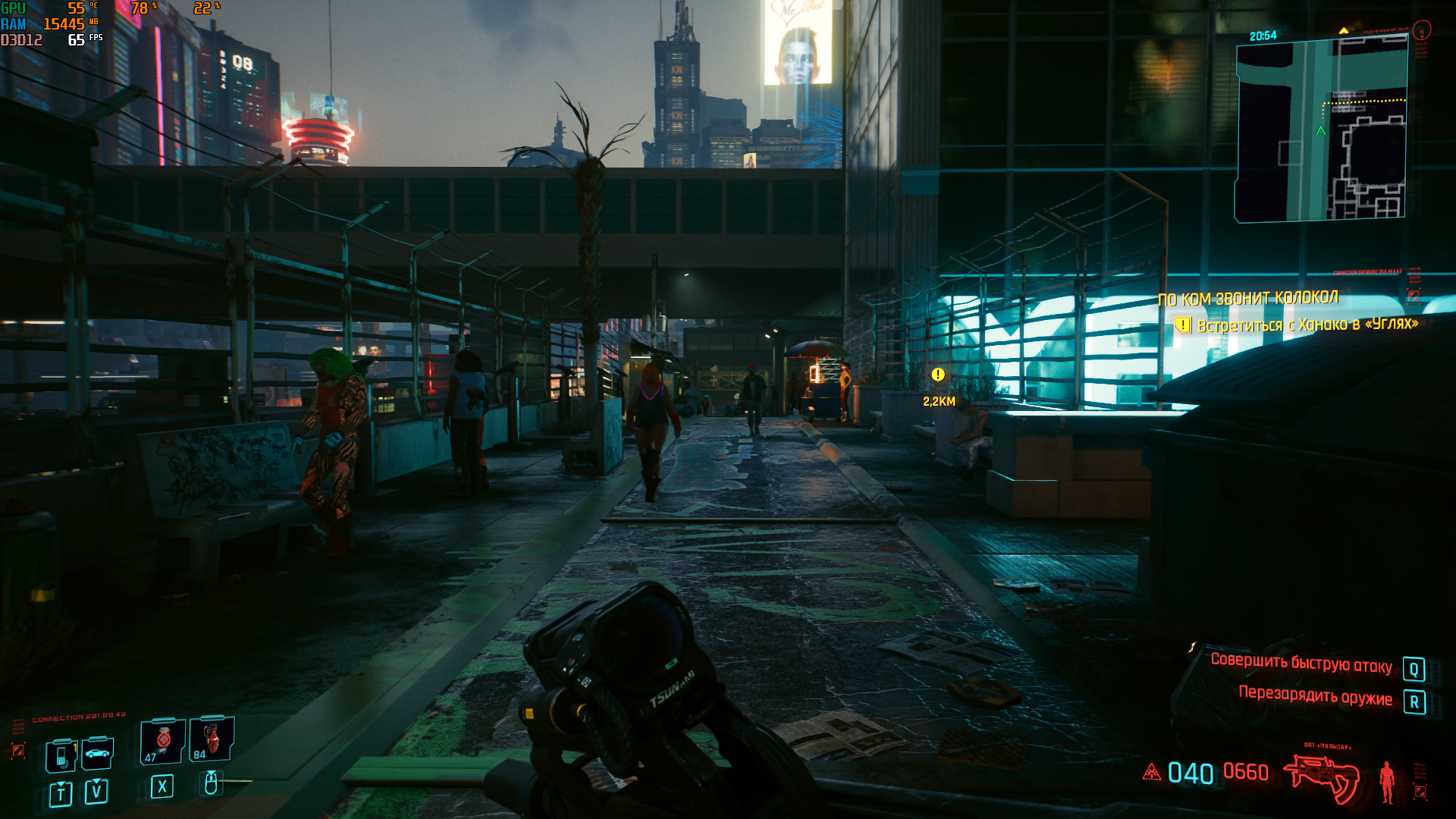Open the tracked quest «По ком звонит колокол»
1456x819 pixels.
pos(1247,298)
